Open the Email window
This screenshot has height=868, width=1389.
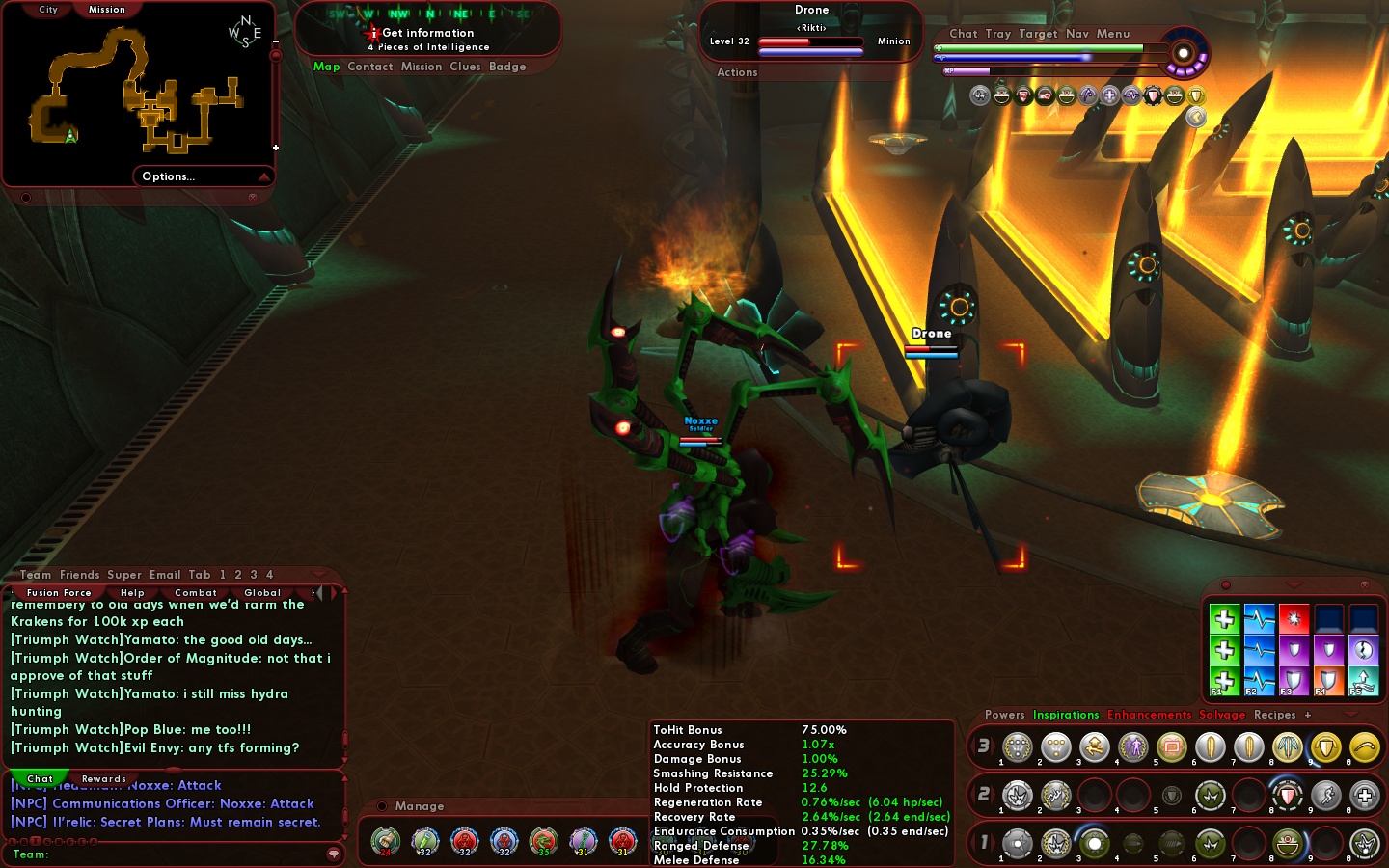click(165, 575)
